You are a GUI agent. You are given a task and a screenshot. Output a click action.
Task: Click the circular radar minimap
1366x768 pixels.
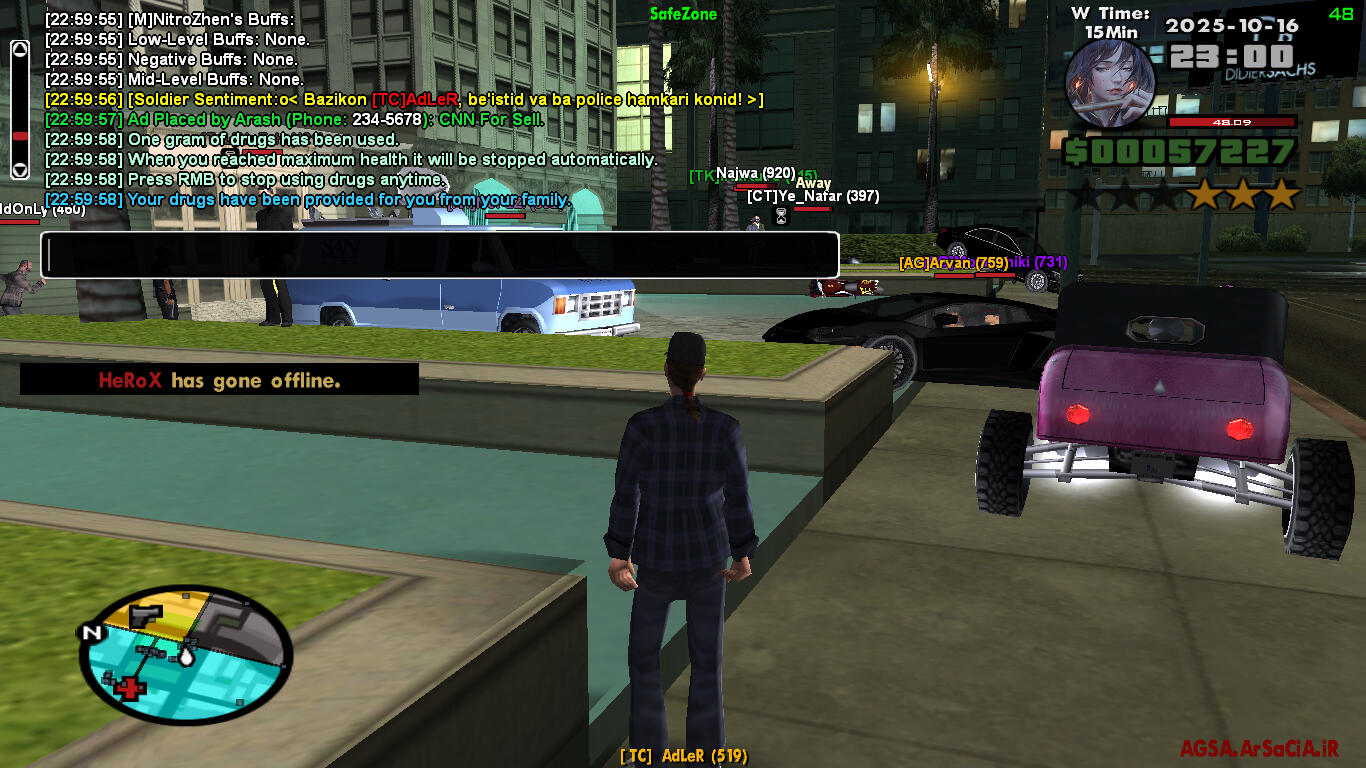(x=185, y=655)
